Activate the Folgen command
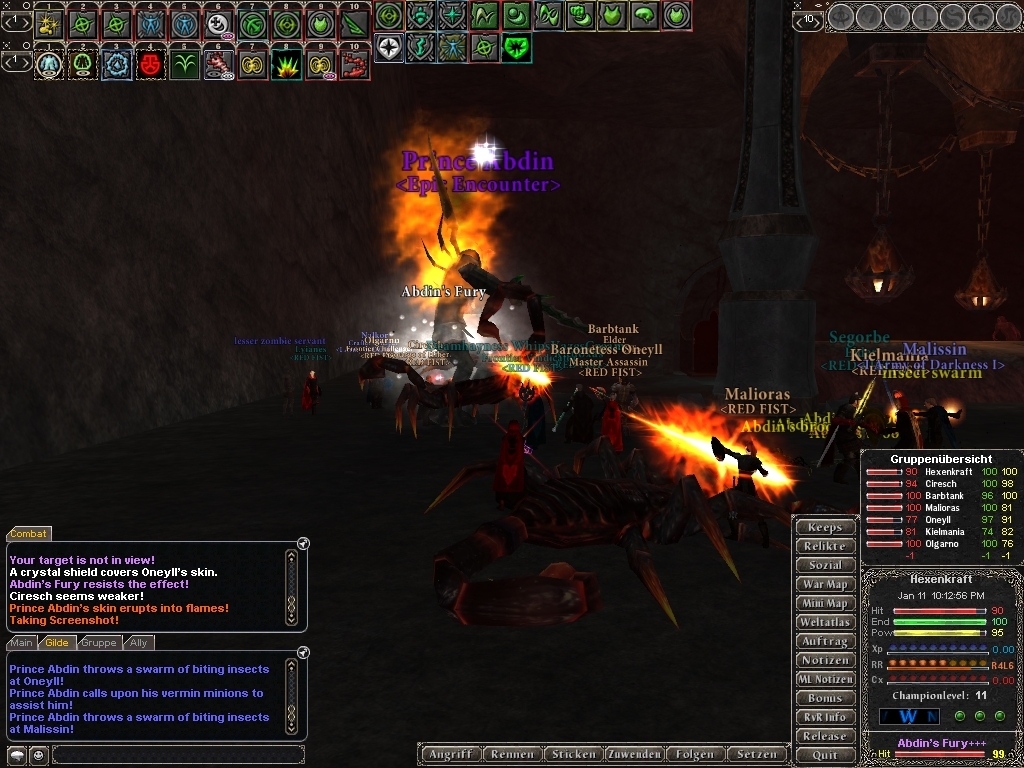Screen dimensions: 1024x768 695,754
